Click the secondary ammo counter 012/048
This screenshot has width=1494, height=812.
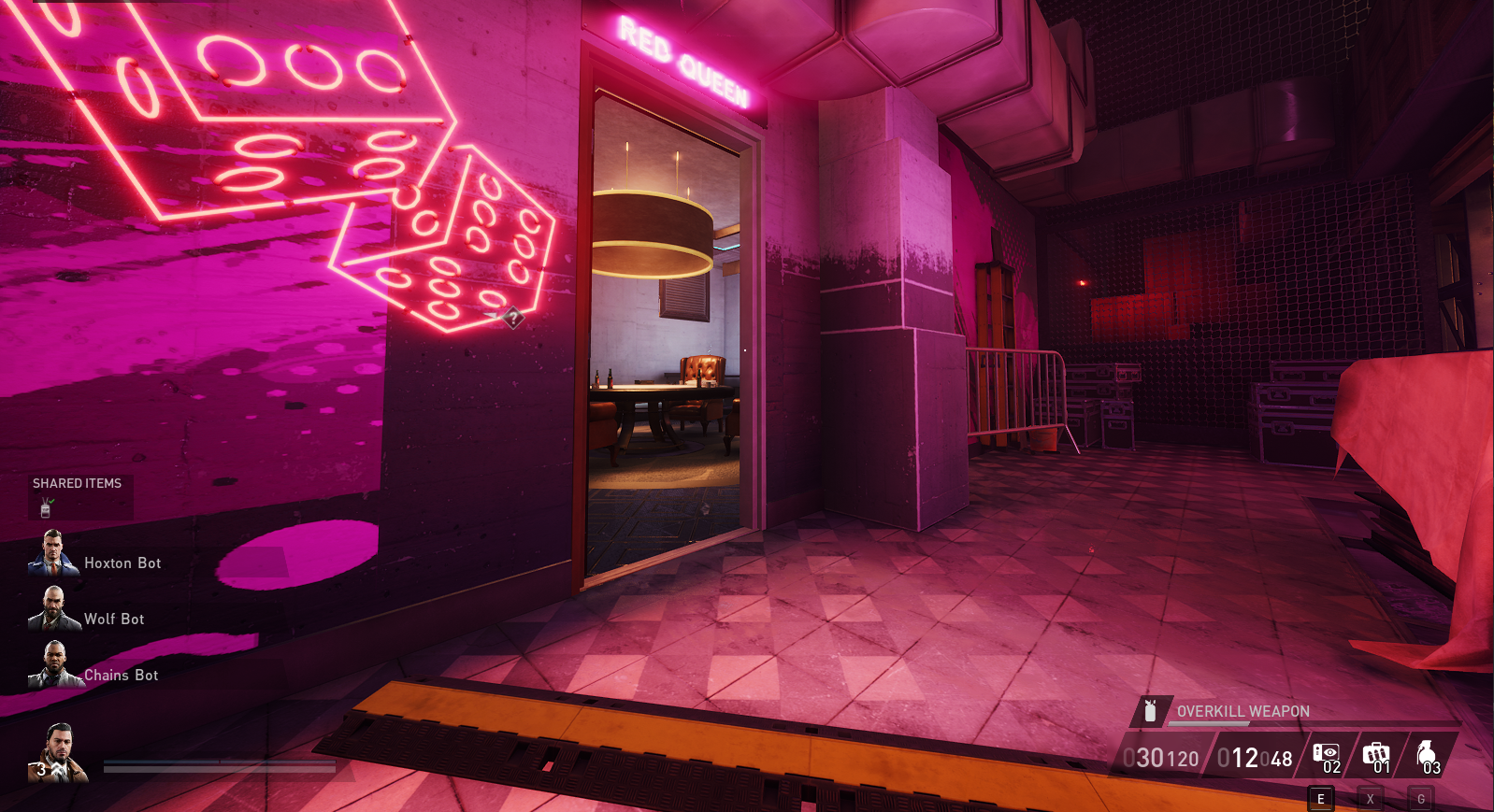[1255, 756]
